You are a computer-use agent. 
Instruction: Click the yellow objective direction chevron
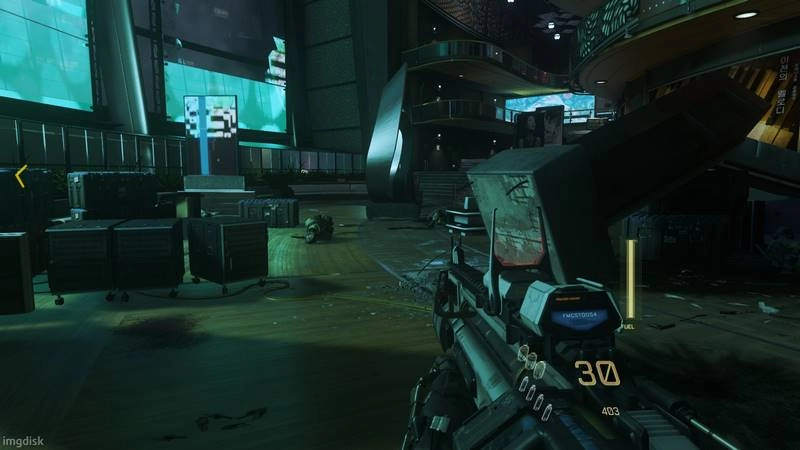coord(20,177)
